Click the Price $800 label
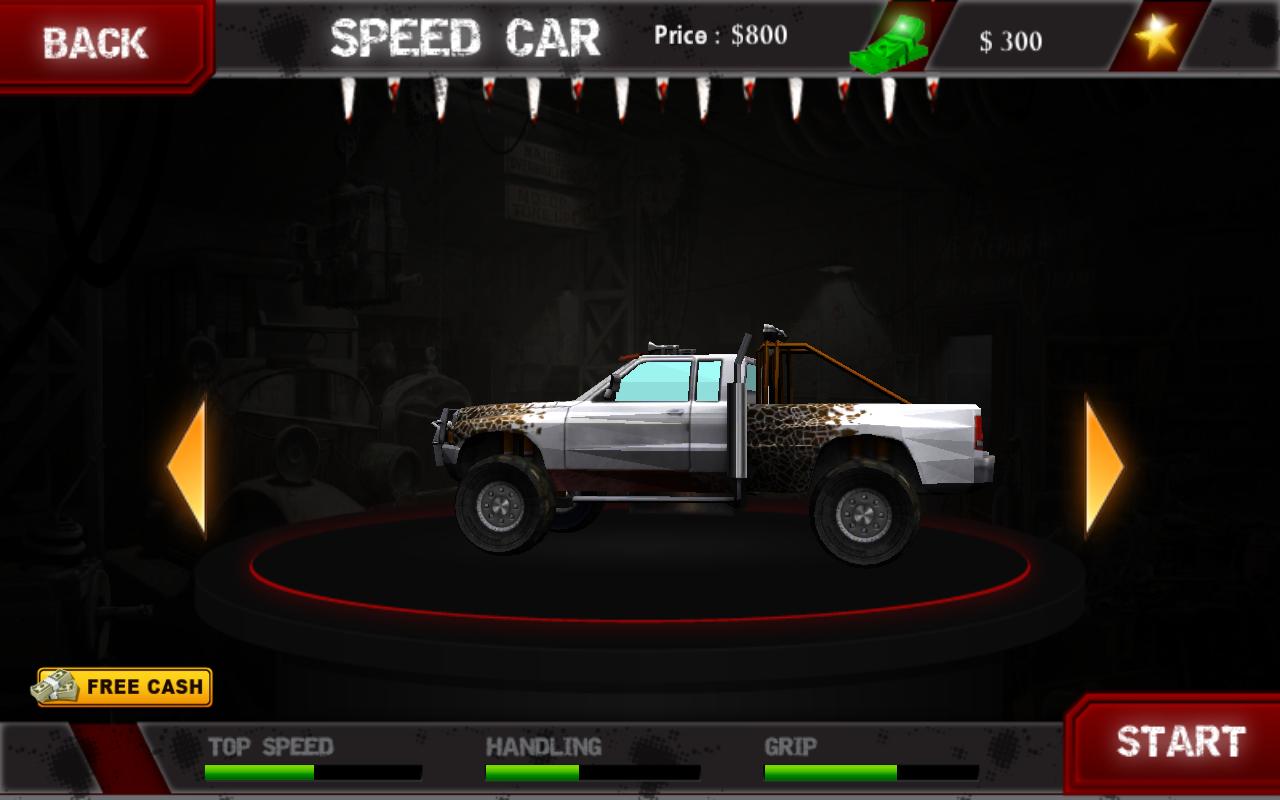This screenshot has height=800, width=1280. 722,36
